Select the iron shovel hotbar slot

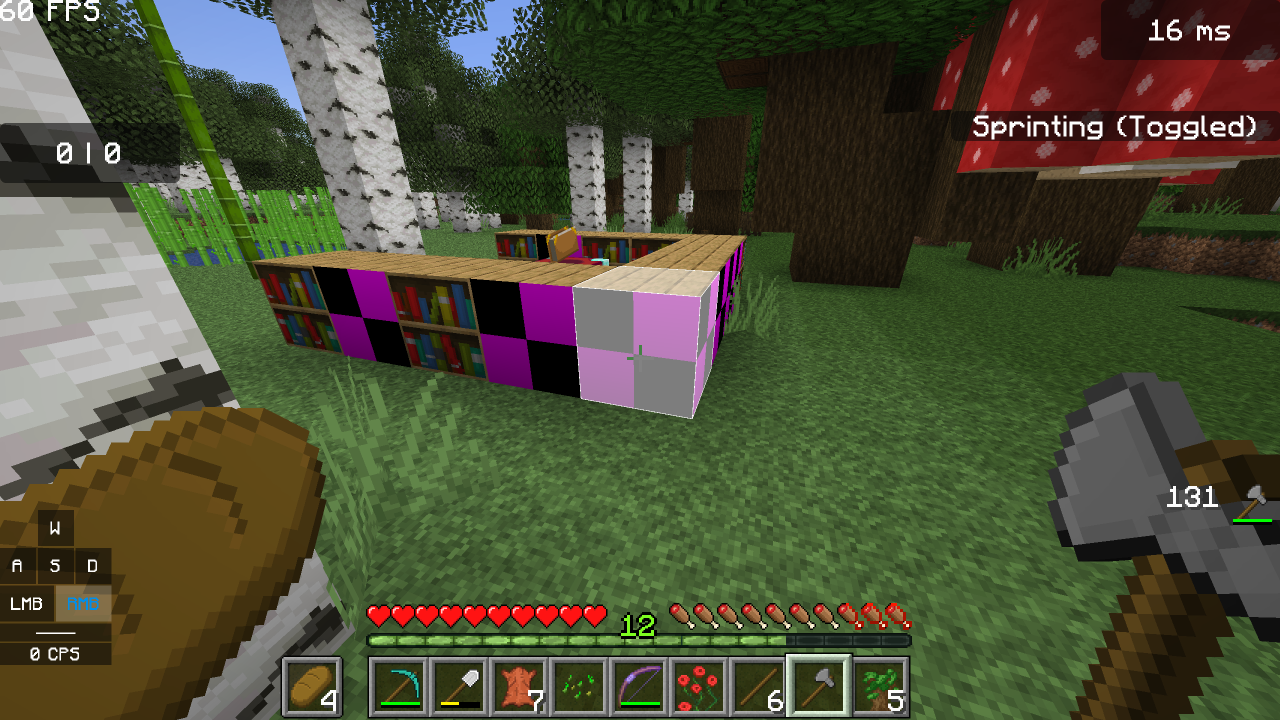pyautogui.click(x=458, y=686)
